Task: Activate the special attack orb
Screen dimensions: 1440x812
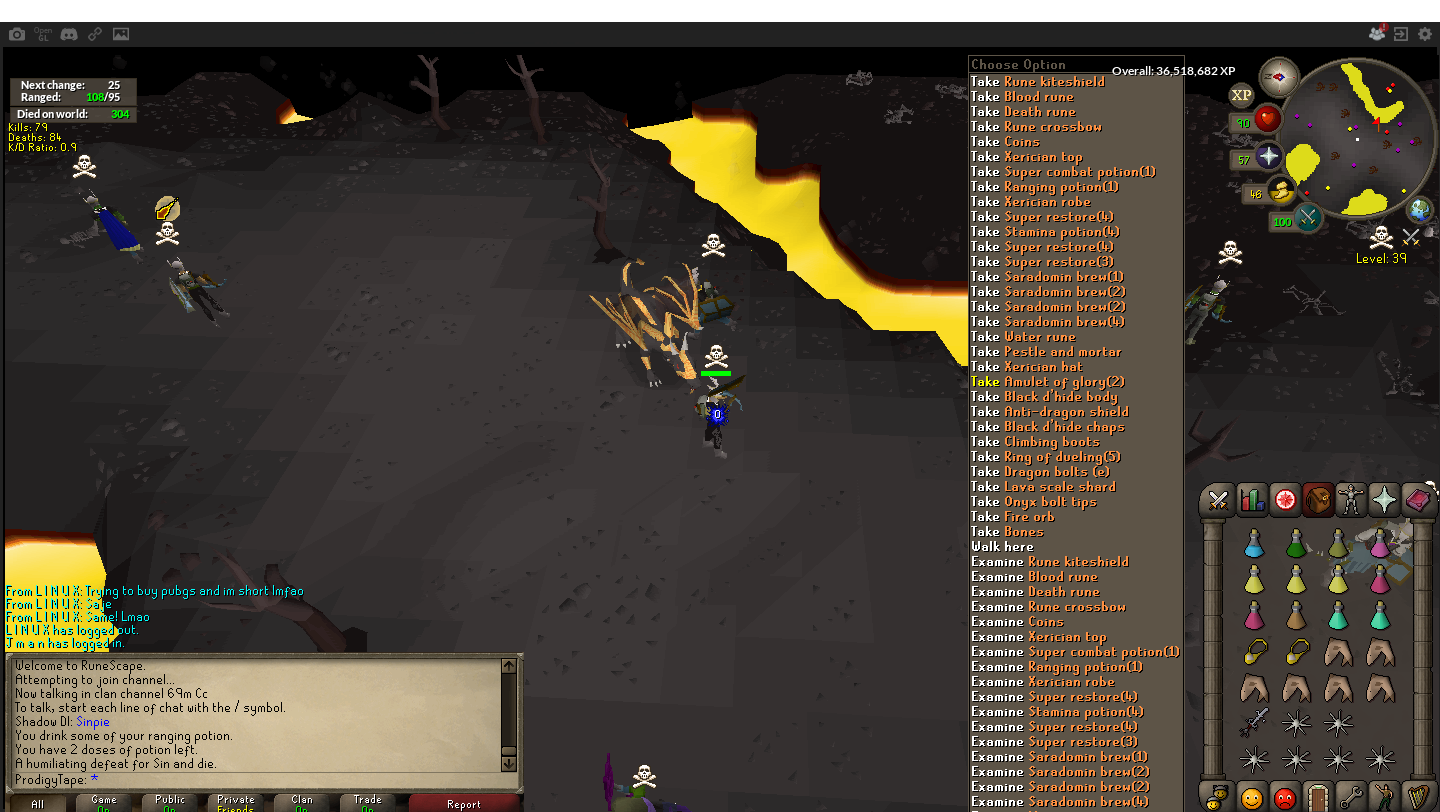Action: point(1308,218)
